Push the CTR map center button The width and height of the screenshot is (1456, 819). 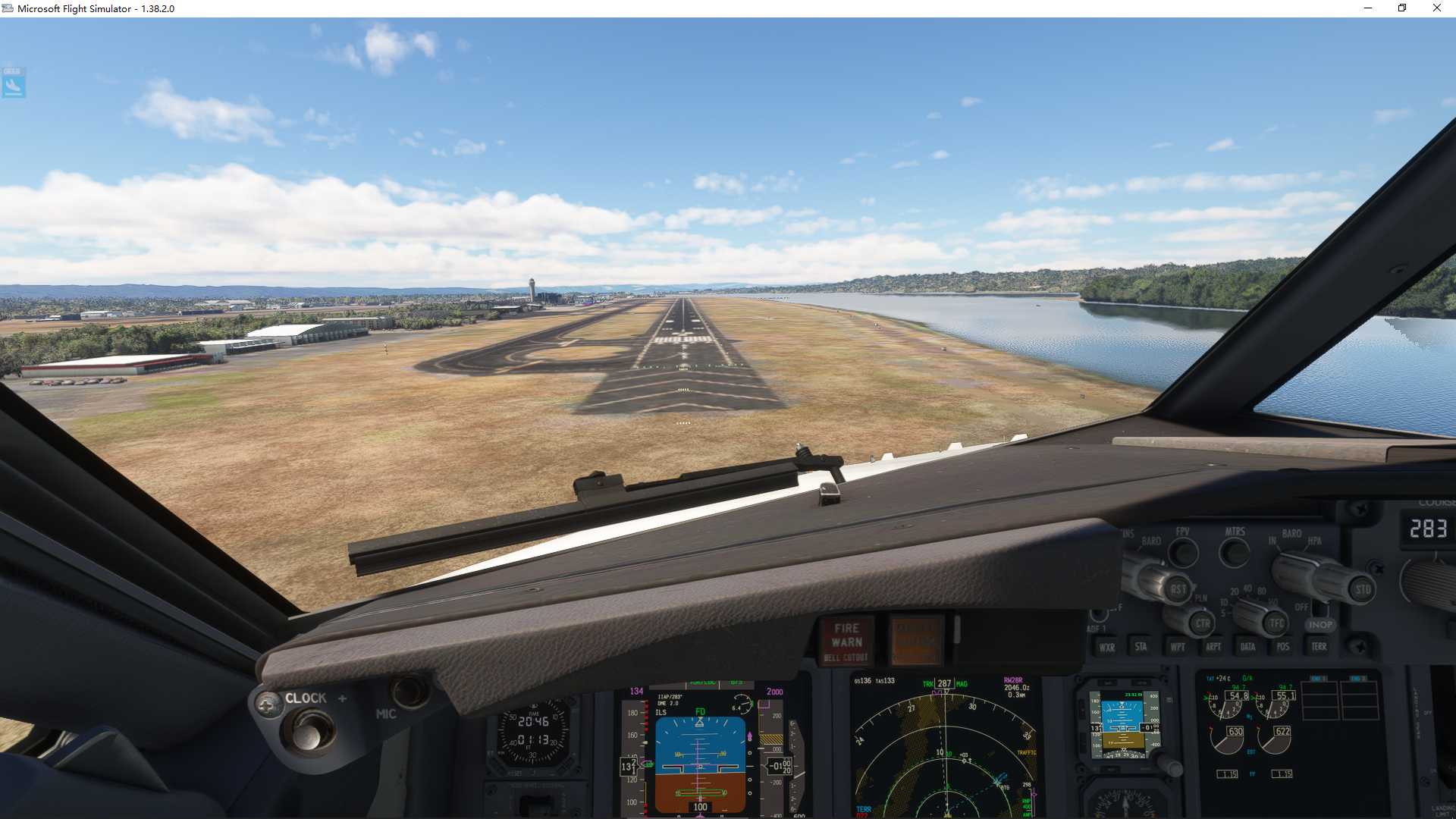(x=1203, y=624)
